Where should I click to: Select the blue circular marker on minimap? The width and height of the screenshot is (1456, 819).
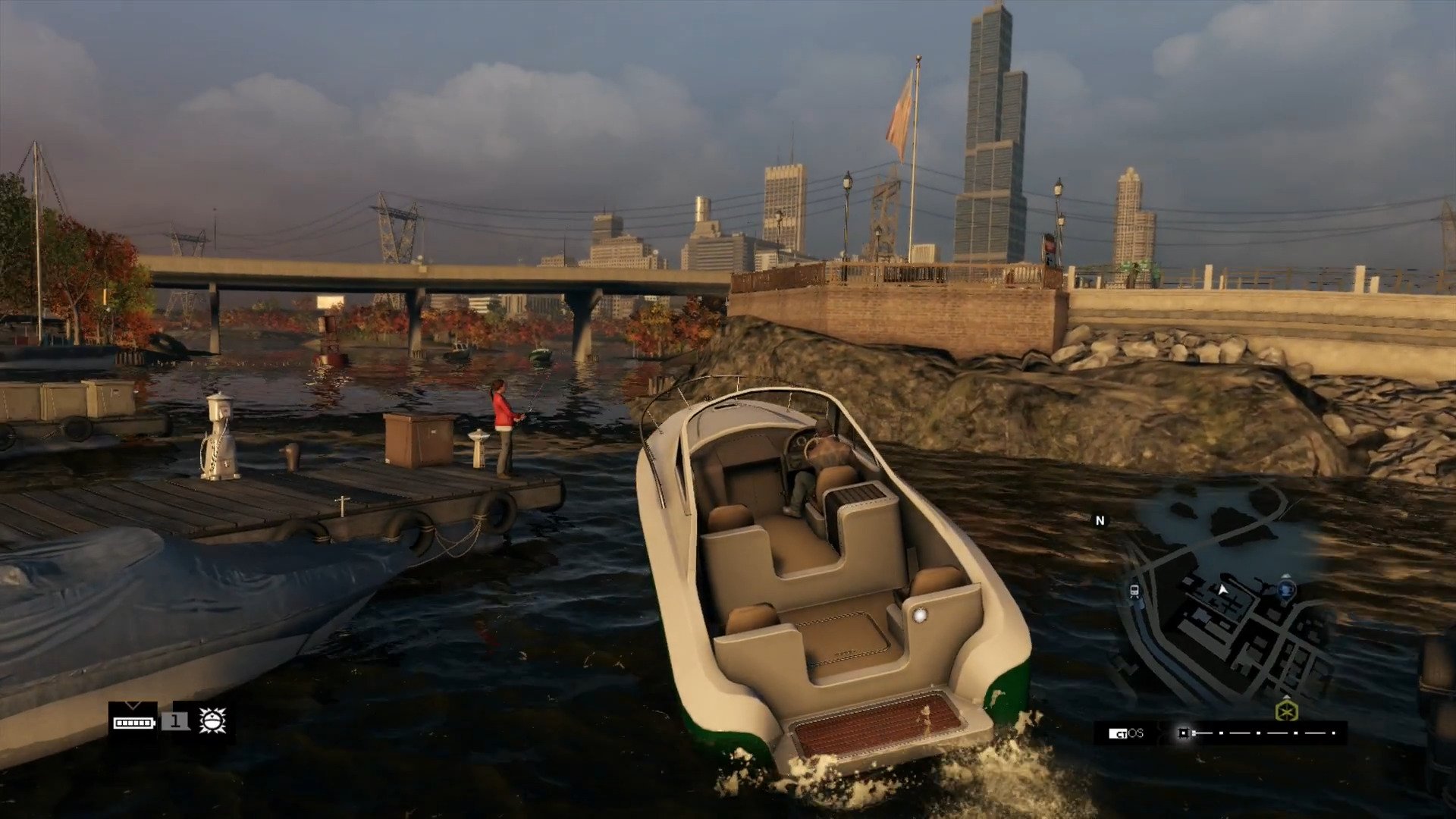[1285, 588]
